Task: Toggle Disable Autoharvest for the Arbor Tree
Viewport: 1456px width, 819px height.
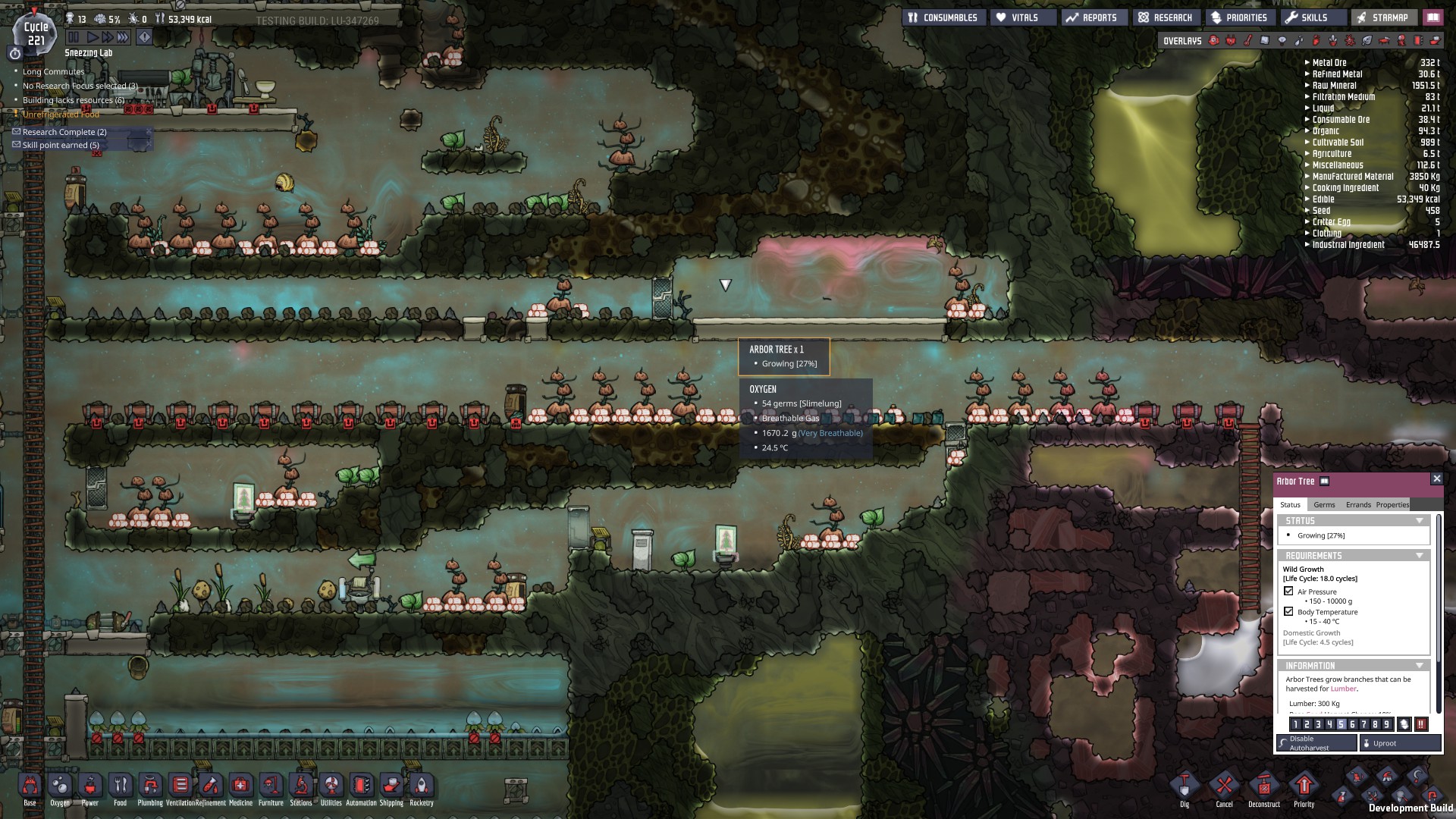Action: point(1316,742)
